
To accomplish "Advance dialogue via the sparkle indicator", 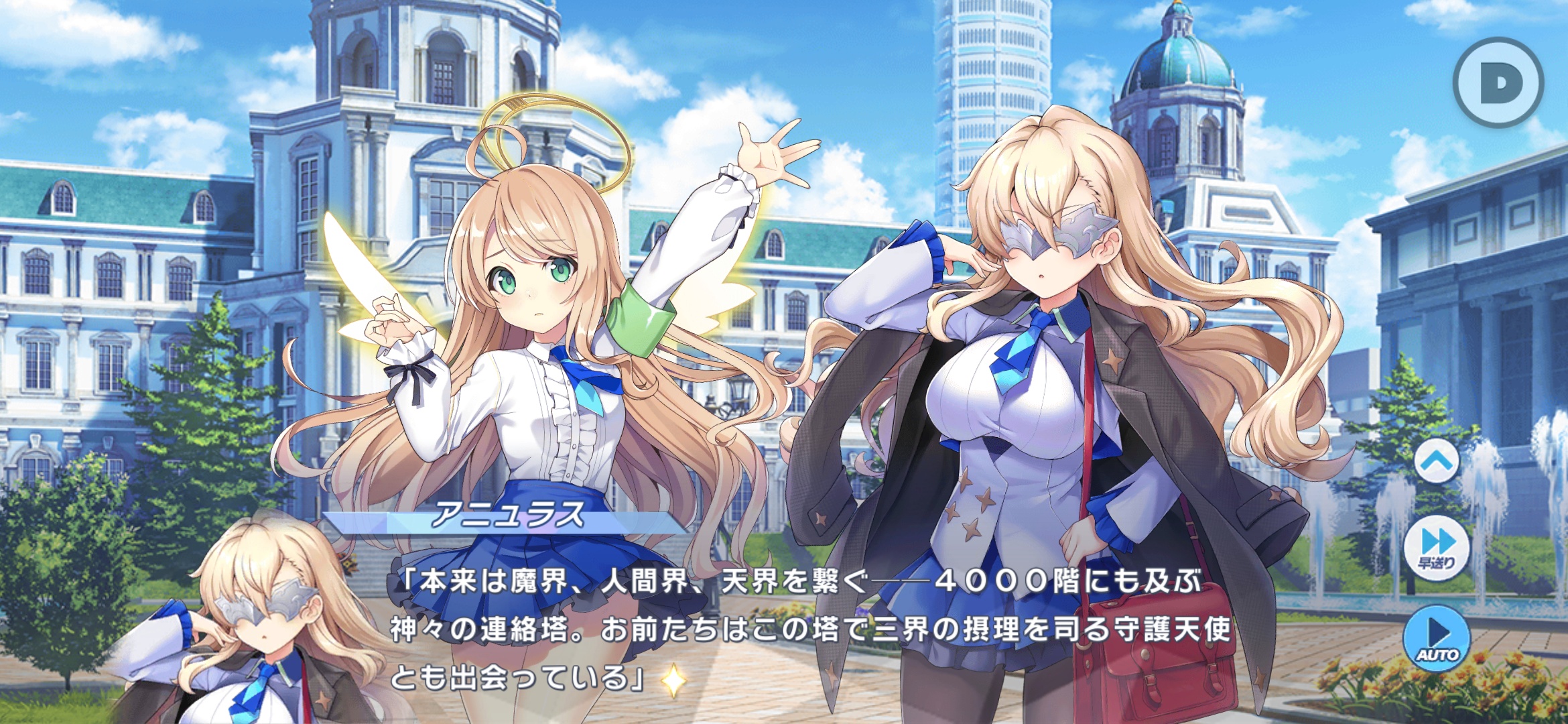I will pos(673,680).
